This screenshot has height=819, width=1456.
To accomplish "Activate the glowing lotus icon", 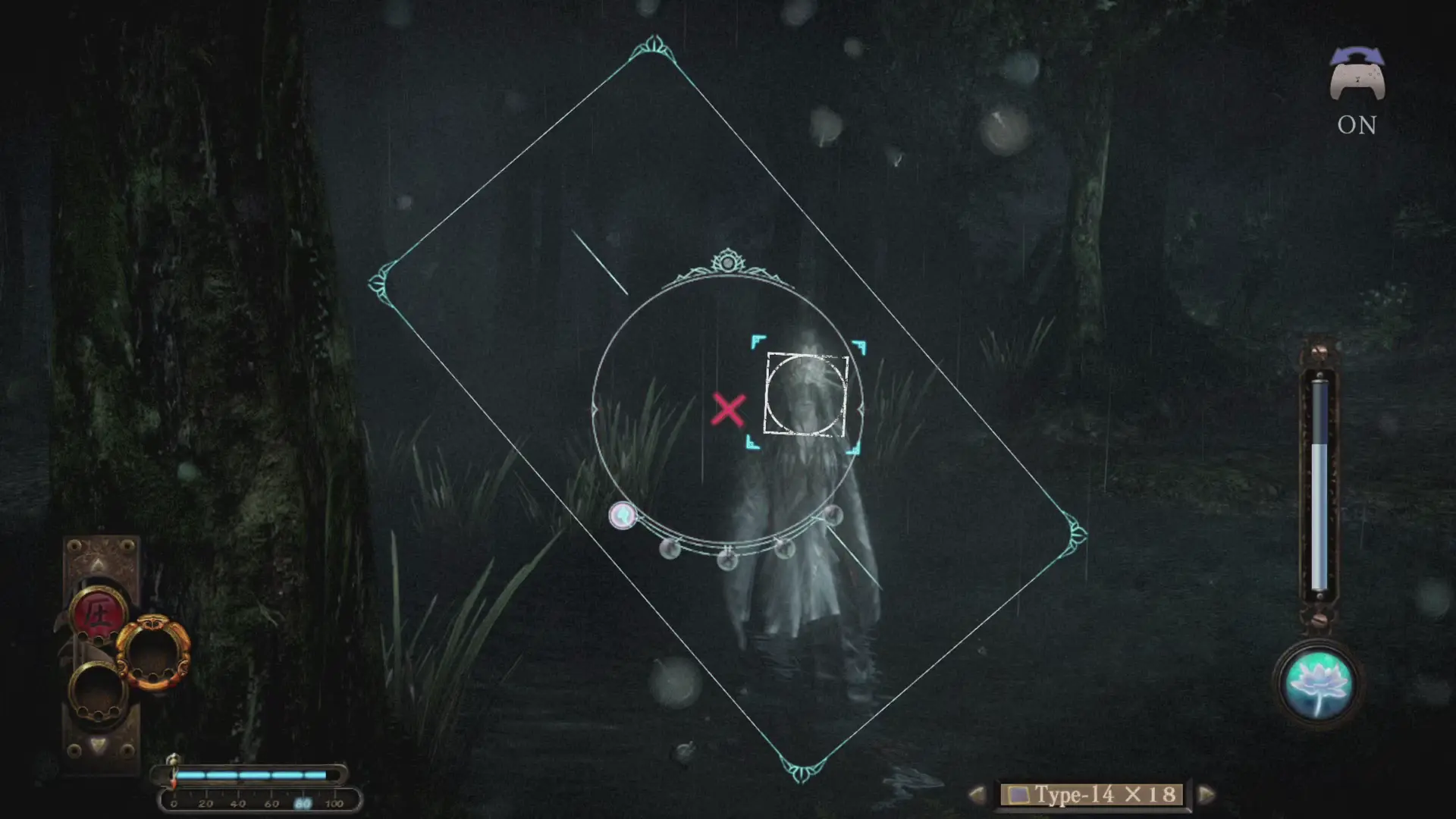I will (1318, 684).
